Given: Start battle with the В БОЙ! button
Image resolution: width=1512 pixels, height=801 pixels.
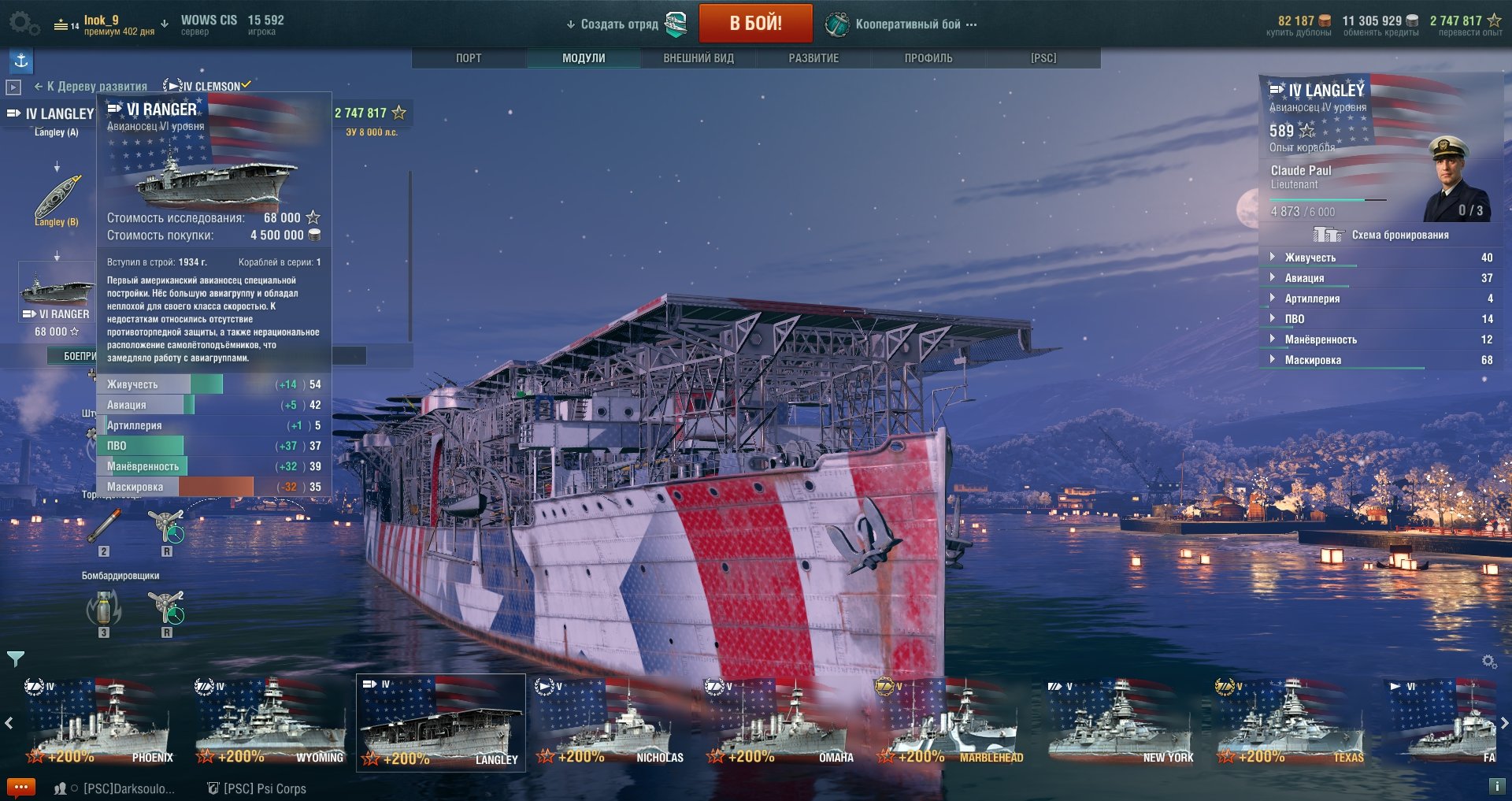Looking at the screenshot, I should coord(755,23).
